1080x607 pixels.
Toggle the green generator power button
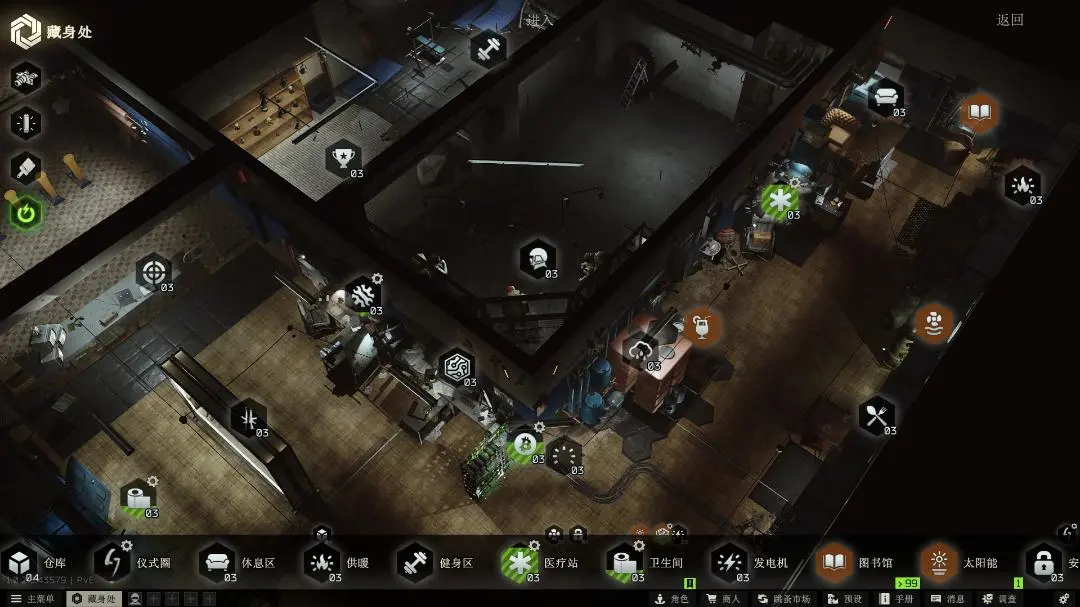pos(26,212)
